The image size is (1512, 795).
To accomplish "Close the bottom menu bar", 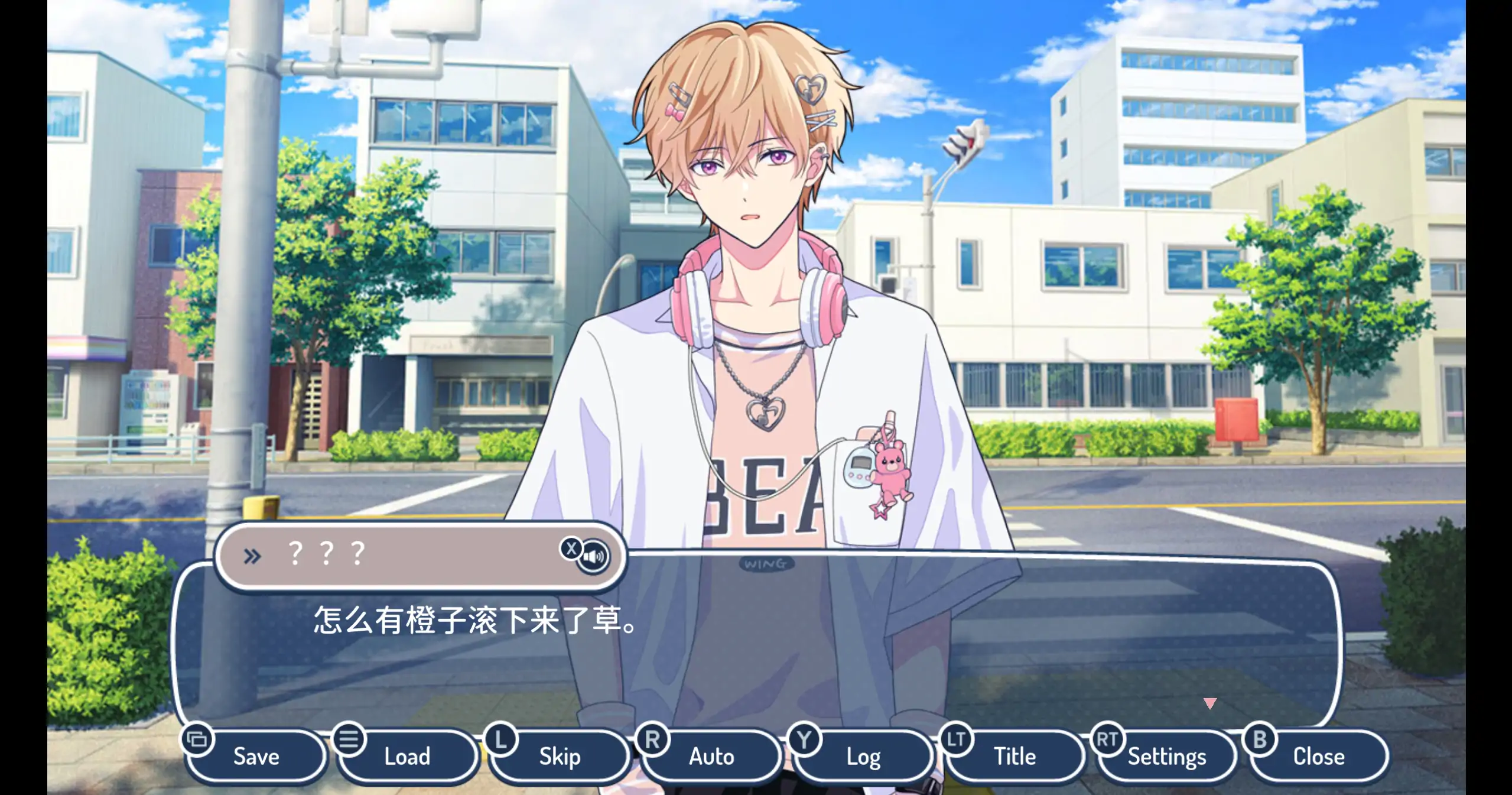I will tap(1318, 756).
